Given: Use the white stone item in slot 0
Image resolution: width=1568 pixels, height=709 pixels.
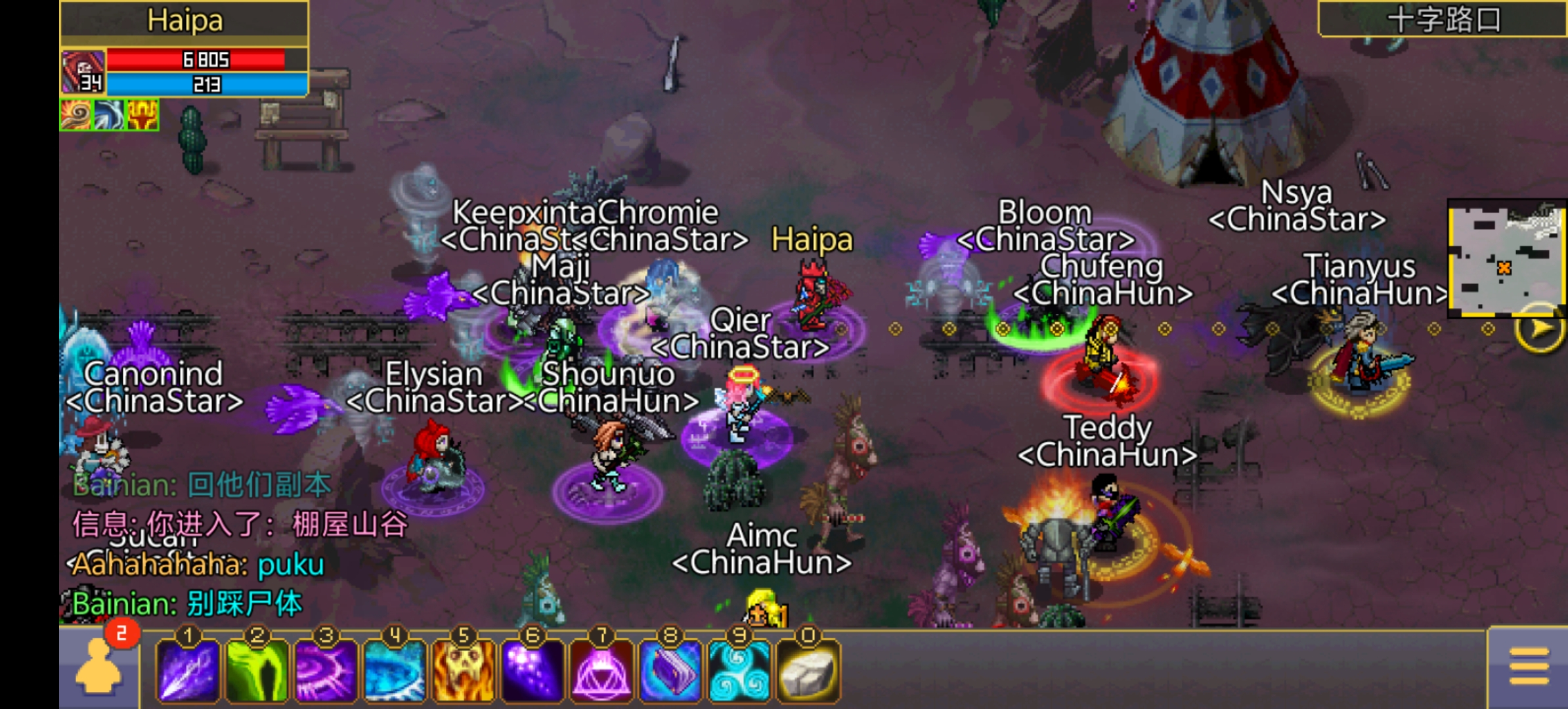Looking at the screenshot, I should point(808,671).
